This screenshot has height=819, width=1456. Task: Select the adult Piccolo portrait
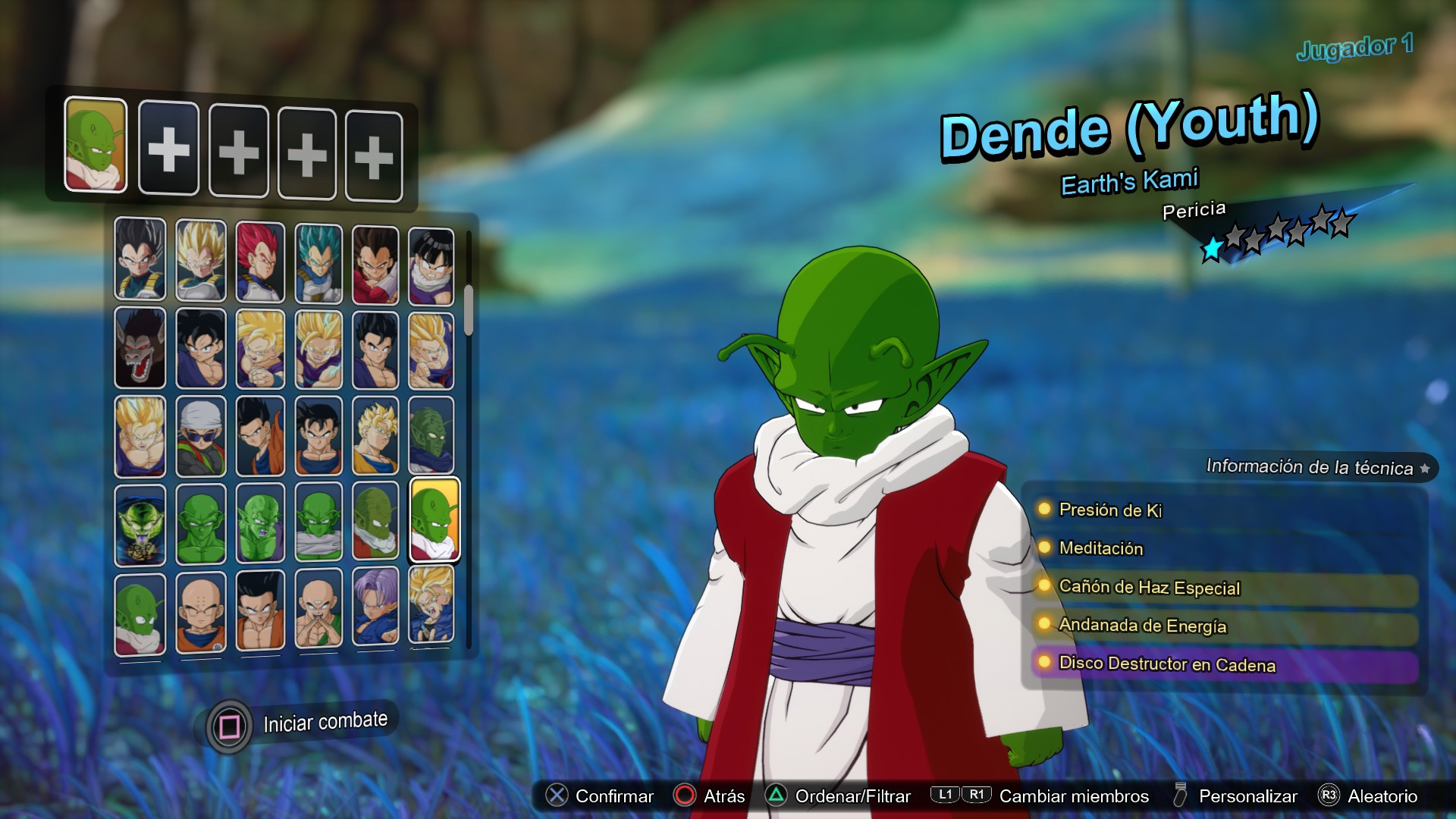(x=200, y=523)
